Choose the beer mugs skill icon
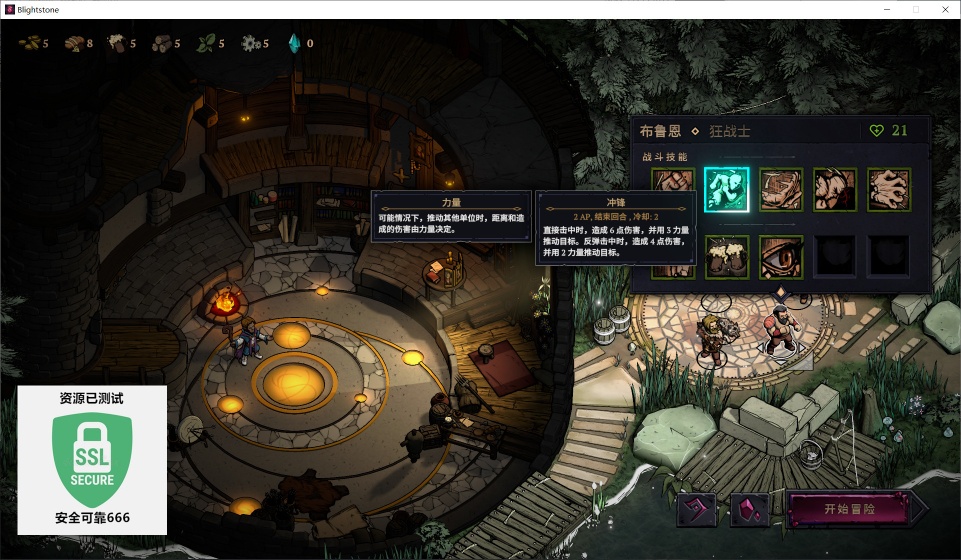The width and height of the screenshot is (961, 560). point(726,257)
